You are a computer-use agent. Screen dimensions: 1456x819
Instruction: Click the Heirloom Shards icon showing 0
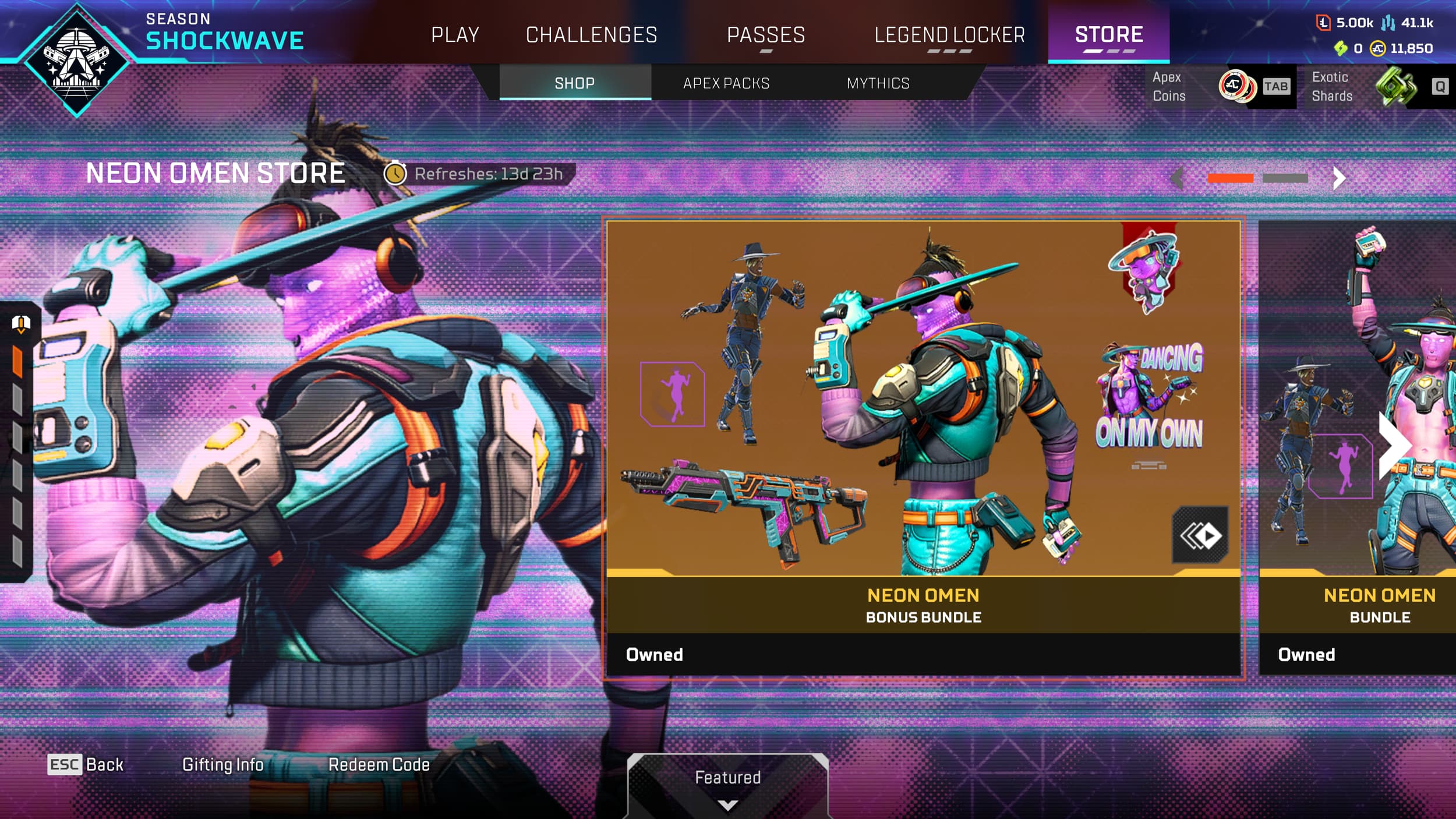tap(1342, 48)
